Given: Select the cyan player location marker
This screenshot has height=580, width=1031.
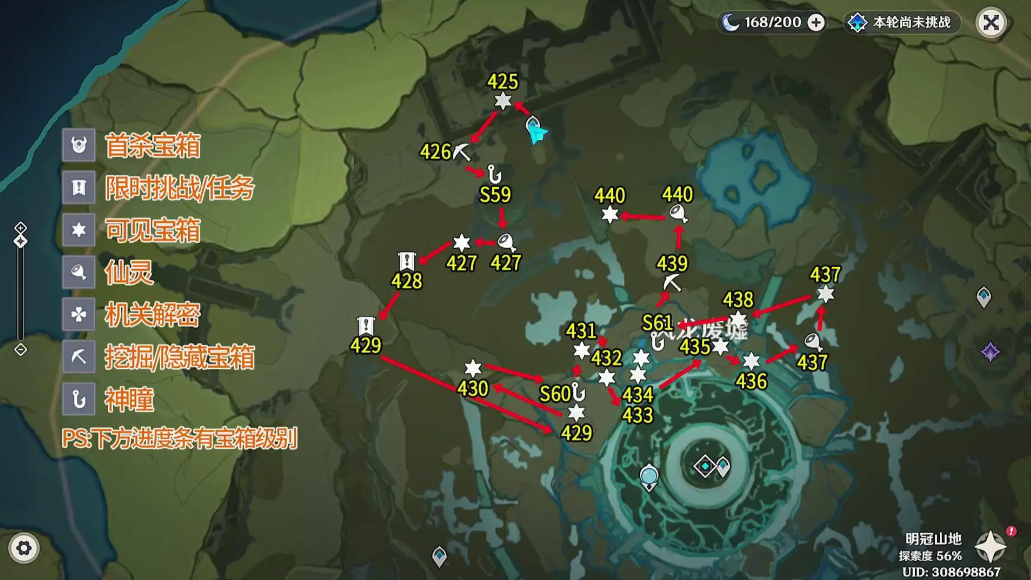Looking at the screenshot, I should pos(535,129).
